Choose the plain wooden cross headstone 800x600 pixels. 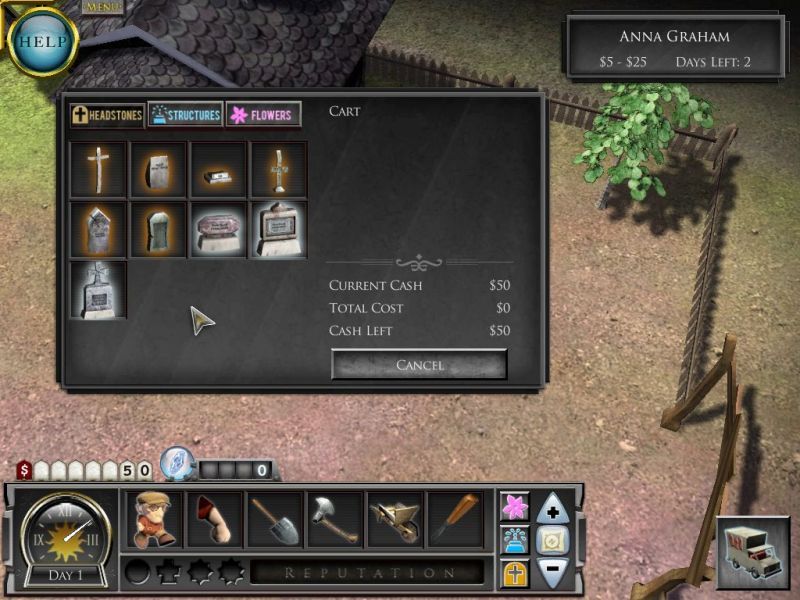tap(98, 170)
